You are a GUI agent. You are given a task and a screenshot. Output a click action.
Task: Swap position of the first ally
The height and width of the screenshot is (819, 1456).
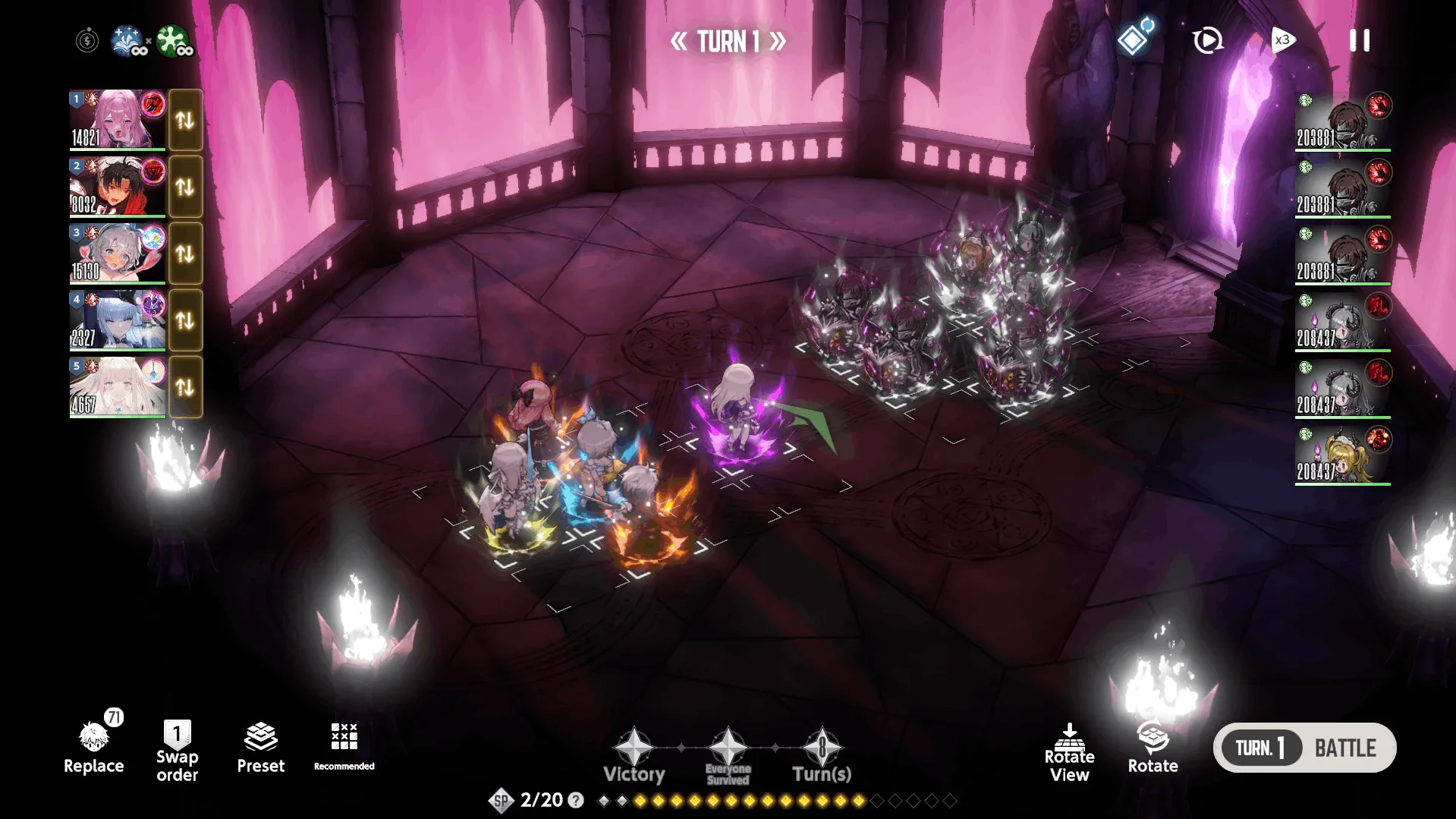click(185, 120)
